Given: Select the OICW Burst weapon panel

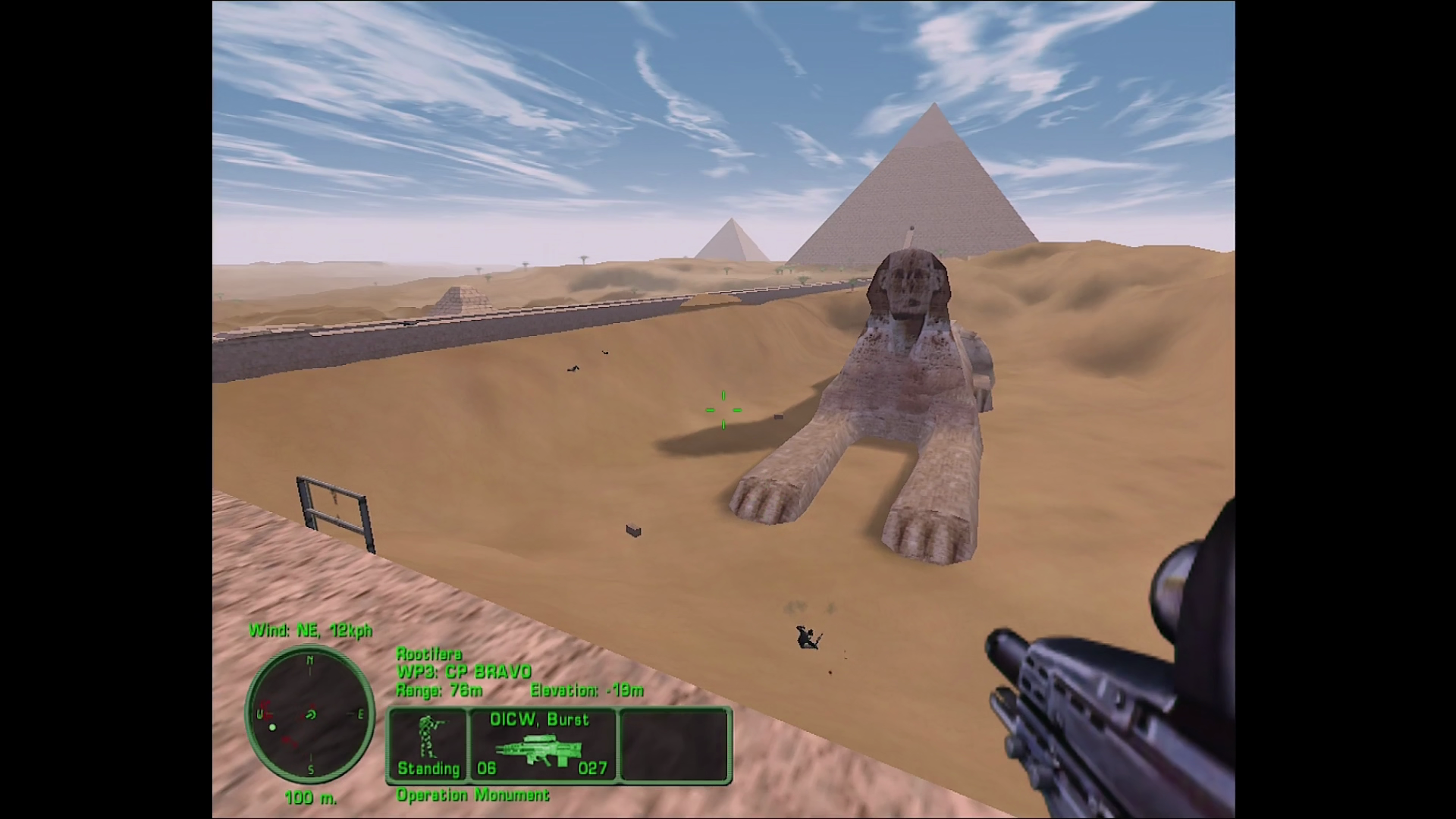Looking at the screenshot, I should (543, 745).
